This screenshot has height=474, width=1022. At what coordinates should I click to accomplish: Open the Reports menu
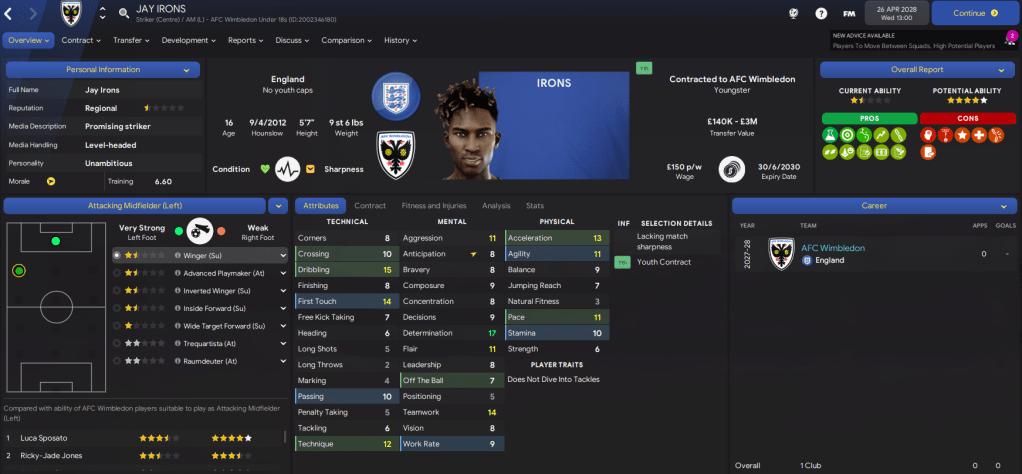pos(245,41)
